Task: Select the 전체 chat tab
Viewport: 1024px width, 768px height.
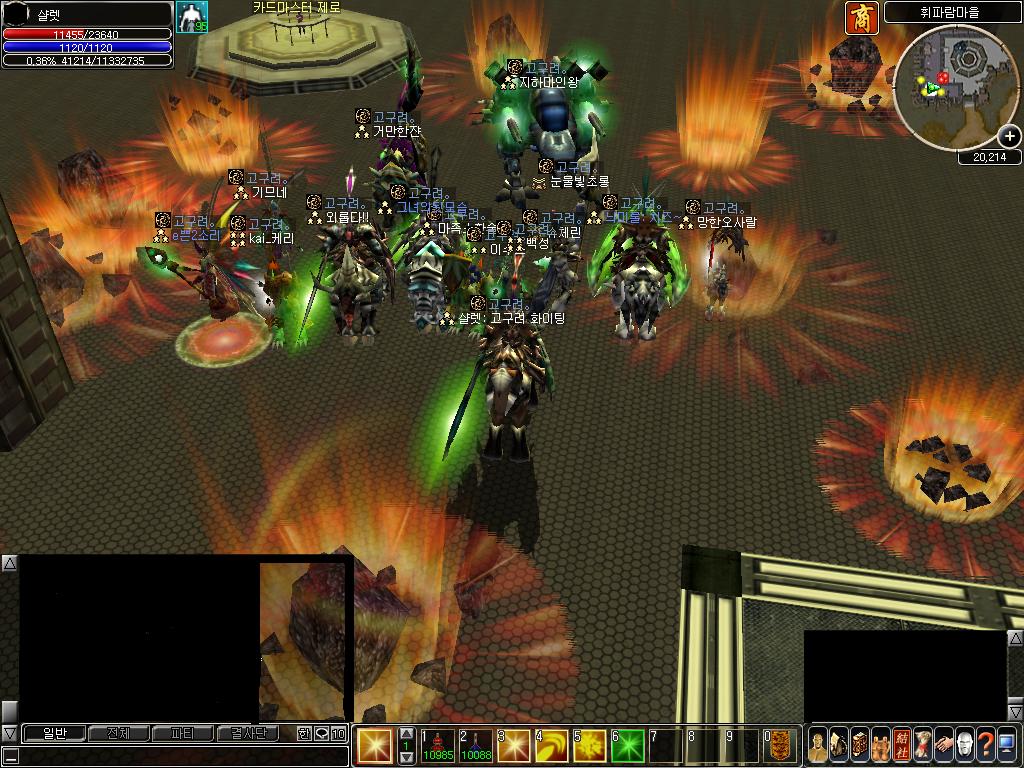Action: coord(118,733)
